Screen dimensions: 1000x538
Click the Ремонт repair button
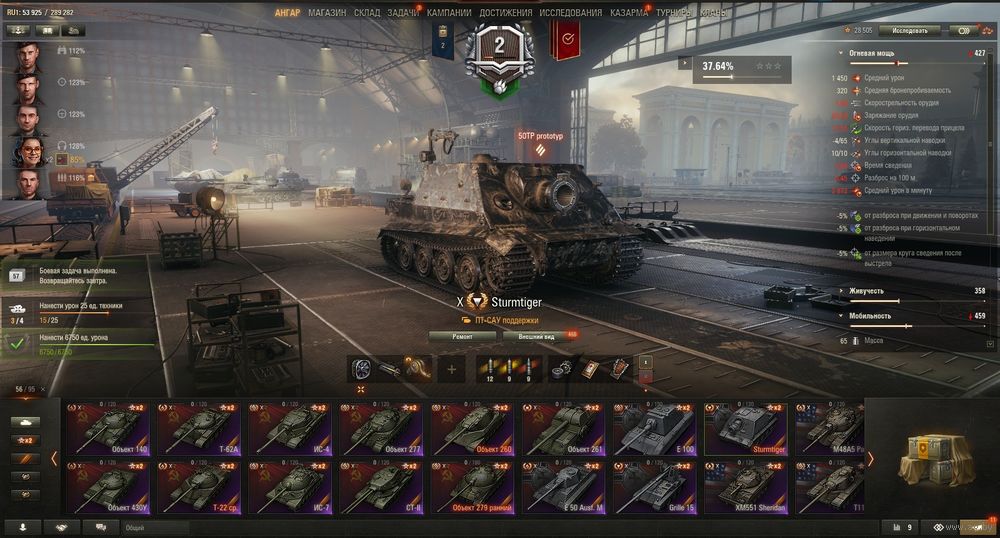[x=461, y=336]
